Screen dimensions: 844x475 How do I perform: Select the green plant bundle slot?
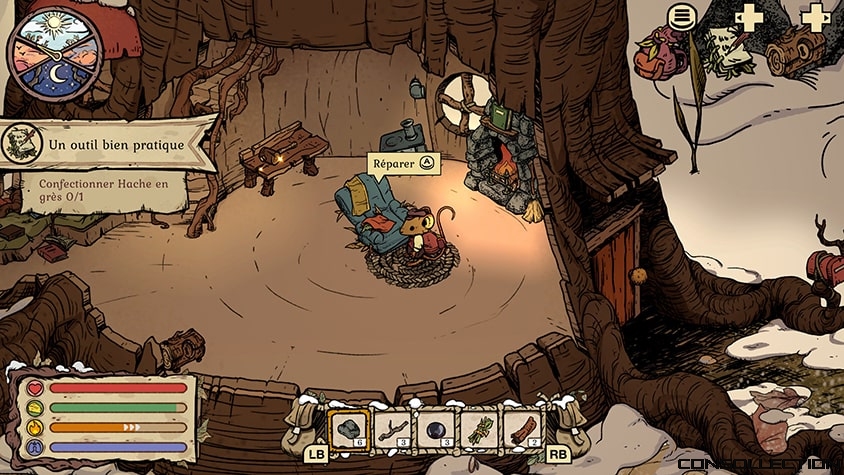[479, 431]
